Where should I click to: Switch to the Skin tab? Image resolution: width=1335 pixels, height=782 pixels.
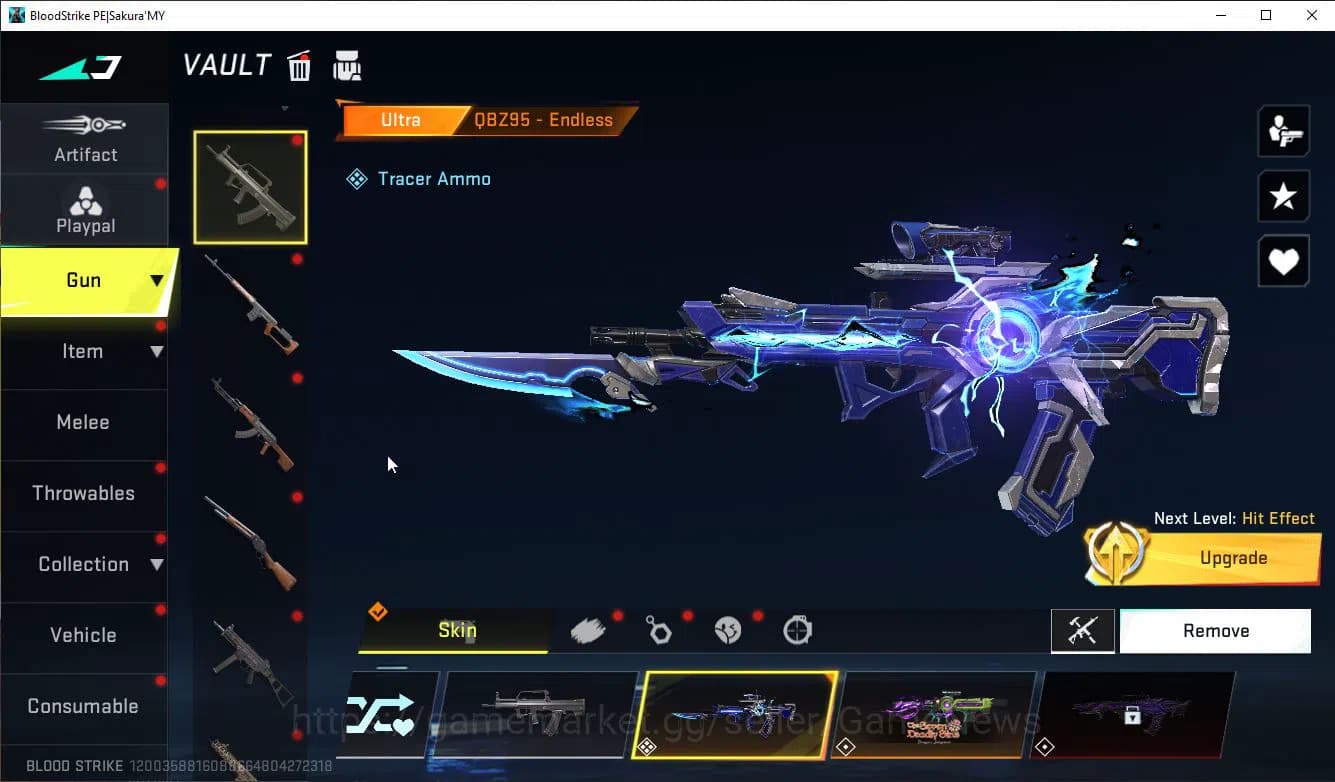456,630
